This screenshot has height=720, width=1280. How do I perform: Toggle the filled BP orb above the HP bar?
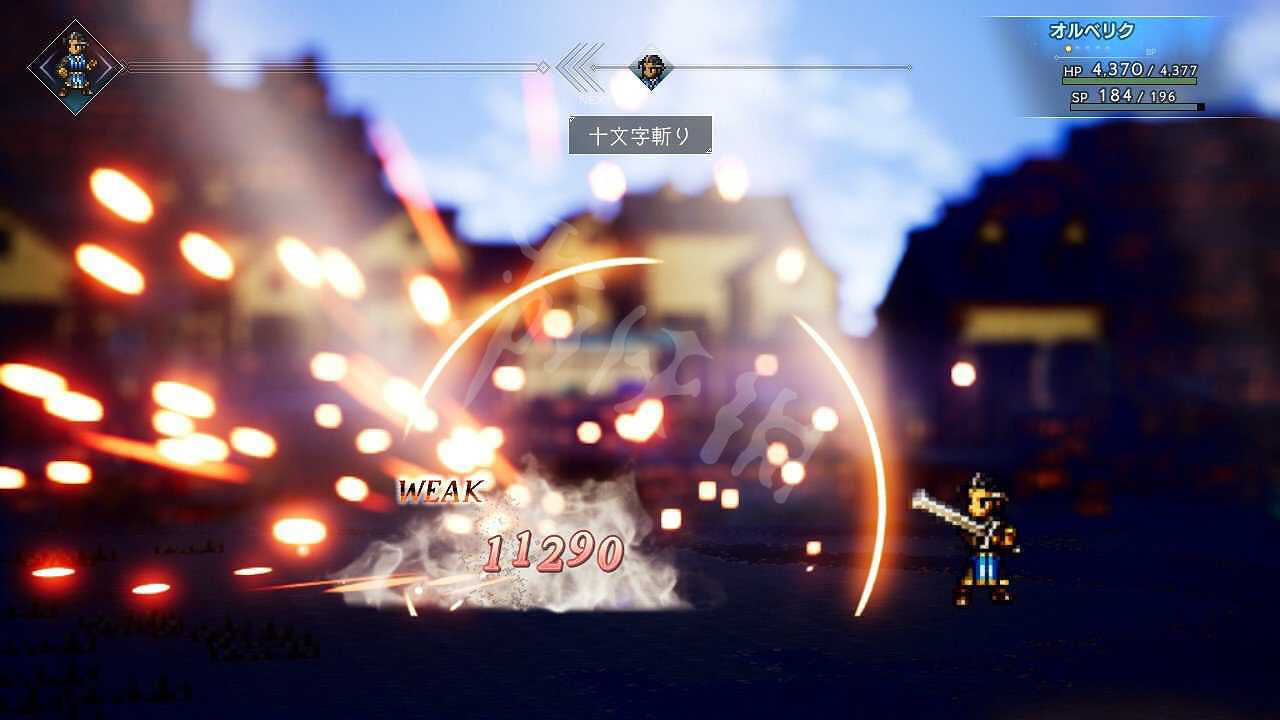[1068, 48]
